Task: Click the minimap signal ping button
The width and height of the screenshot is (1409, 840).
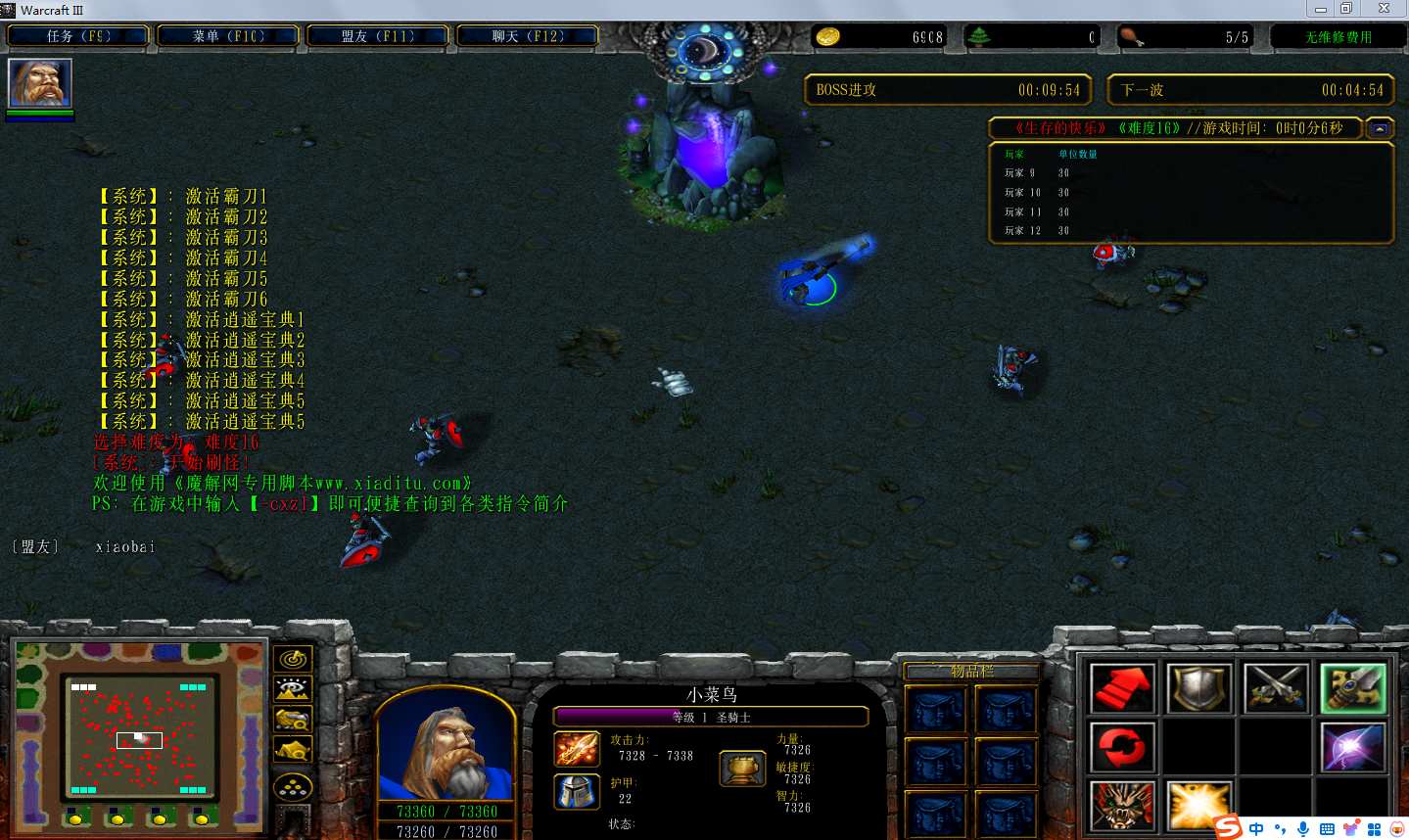Action: pos(292,659)
